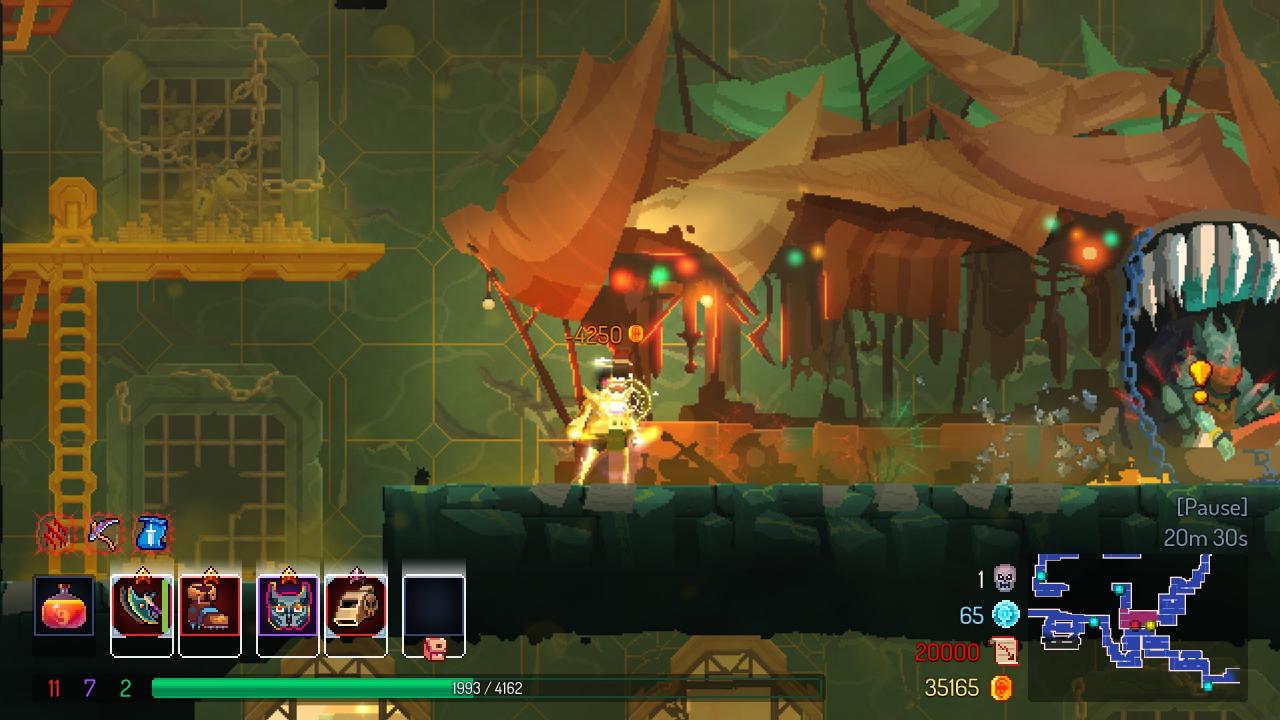
Task: Click the skull kill counter icon
Action: pos(1004,578)
